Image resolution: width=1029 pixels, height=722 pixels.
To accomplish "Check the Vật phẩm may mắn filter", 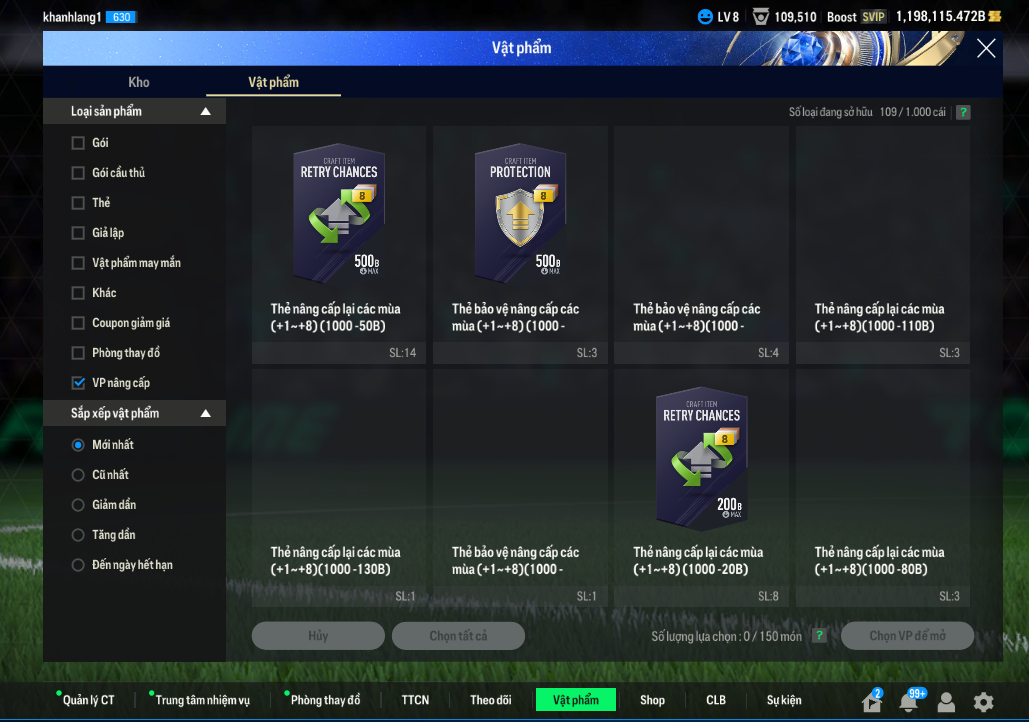I will click(x=78, y=263).
